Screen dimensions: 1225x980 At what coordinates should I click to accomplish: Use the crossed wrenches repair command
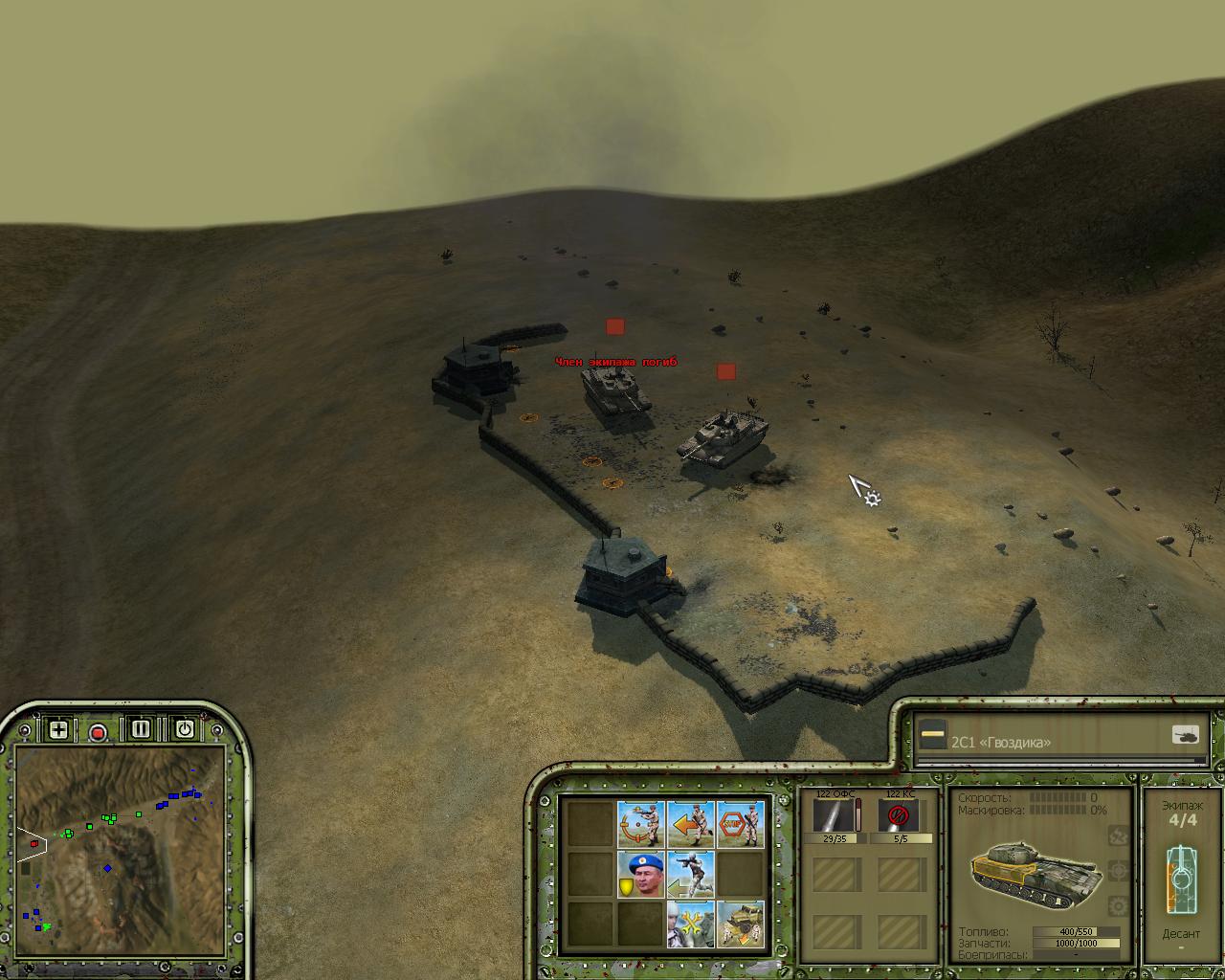point(691,924)
